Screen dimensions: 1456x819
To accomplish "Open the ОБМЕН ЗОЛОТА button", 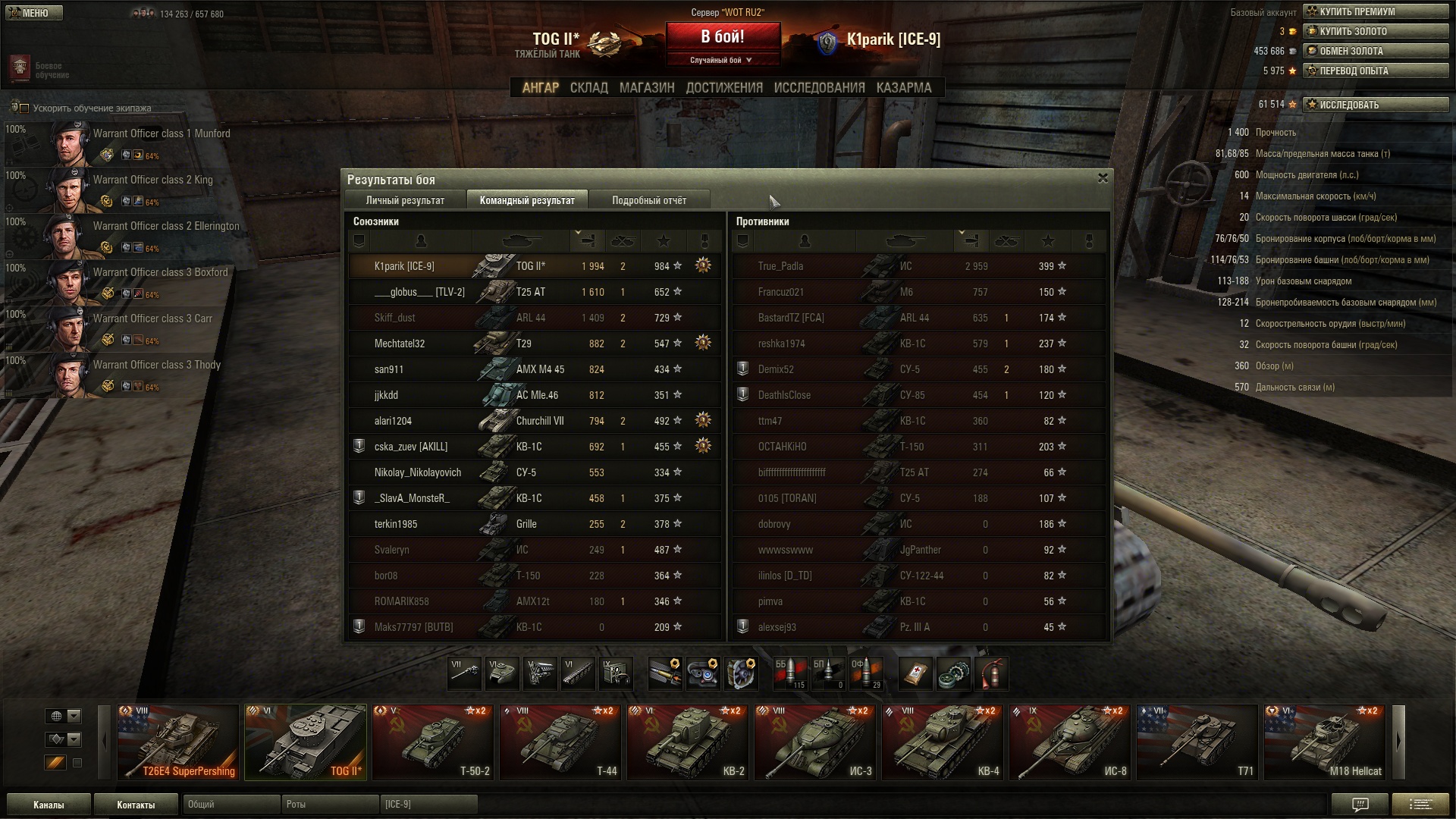I will tap(1375, 51).
